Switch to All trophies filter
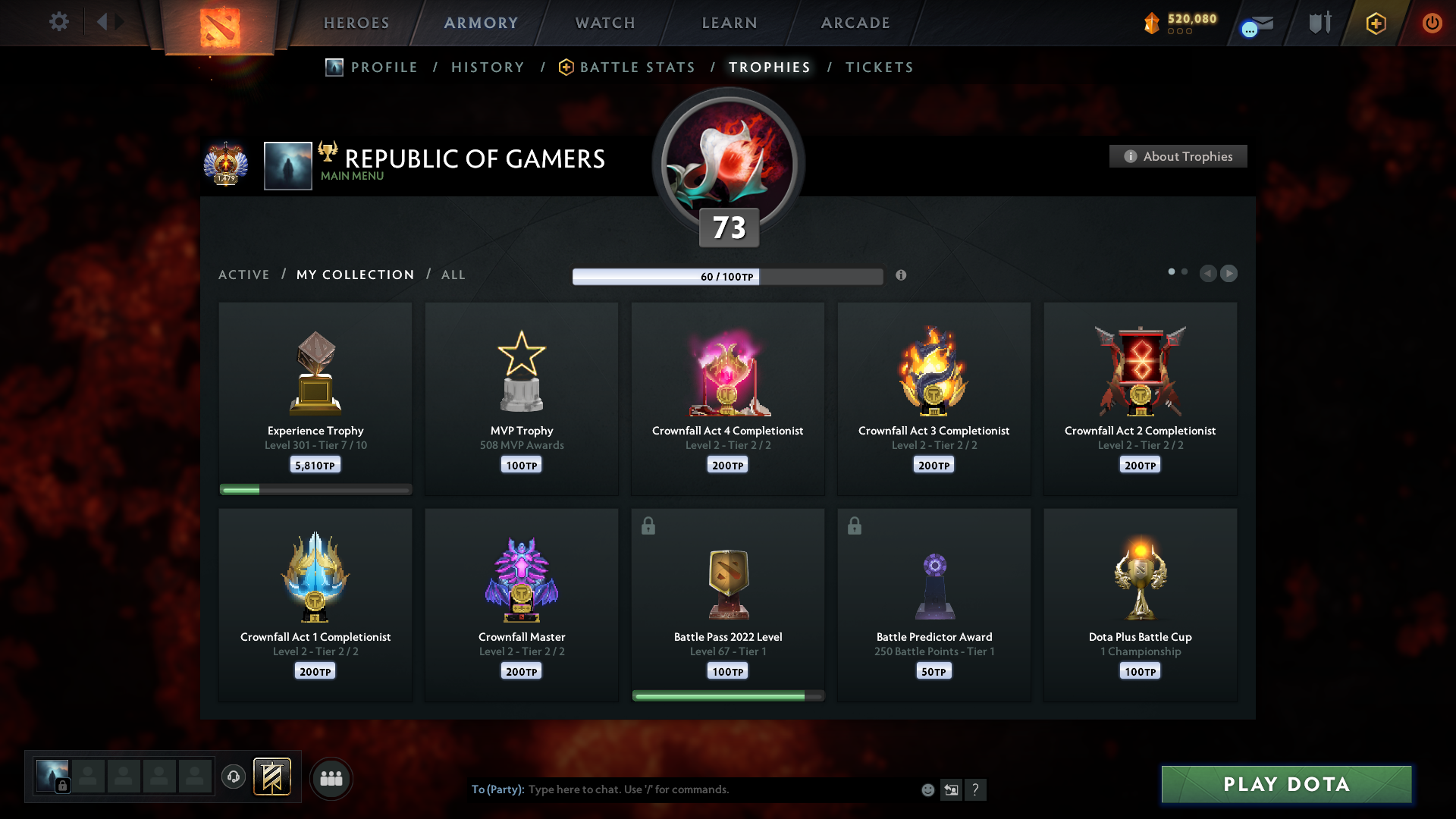The image size is (1456, 819). 453,275
